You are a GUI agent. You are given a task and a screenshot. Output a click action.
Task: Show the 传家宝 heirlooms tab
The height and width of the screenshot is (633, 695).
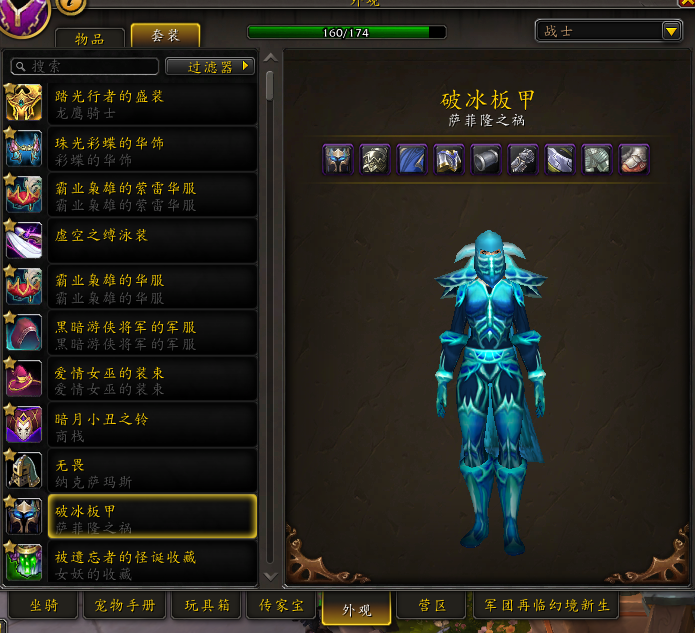(x=281, y=606)
